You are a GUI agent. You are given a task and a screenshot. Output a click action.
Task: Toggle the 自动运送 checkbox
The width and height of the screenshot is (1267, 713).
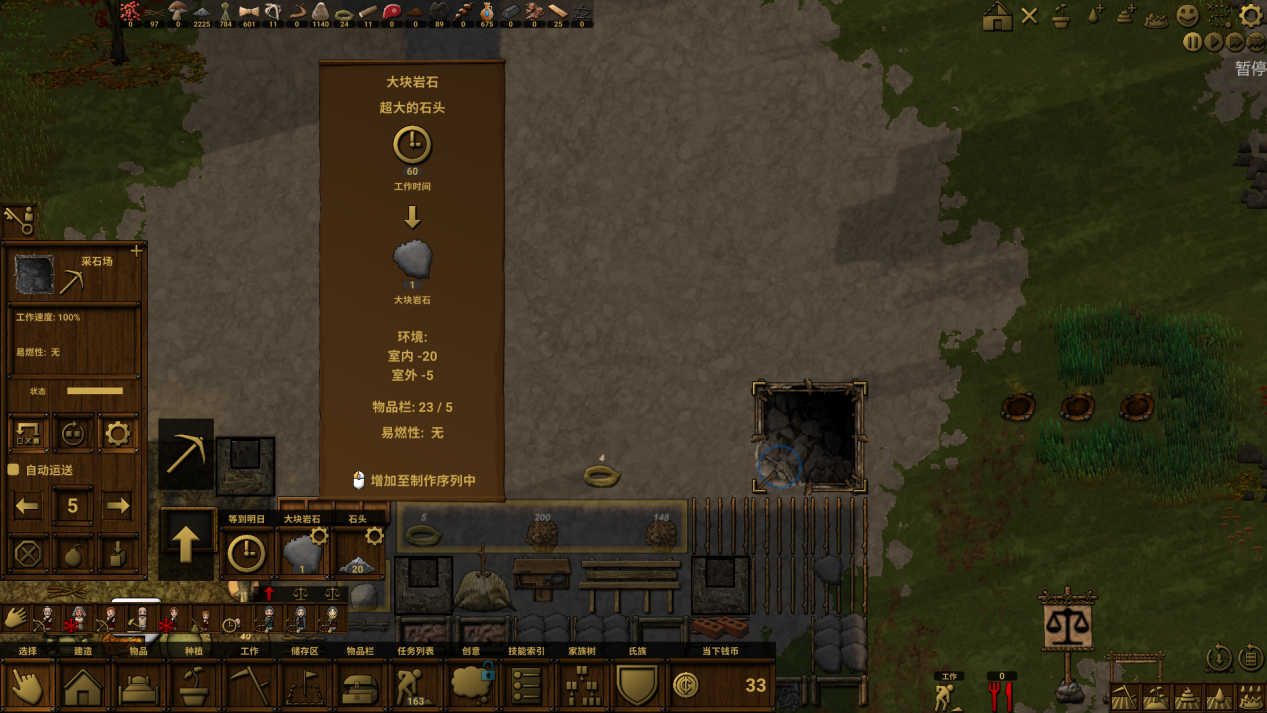[x=14, y=470]
